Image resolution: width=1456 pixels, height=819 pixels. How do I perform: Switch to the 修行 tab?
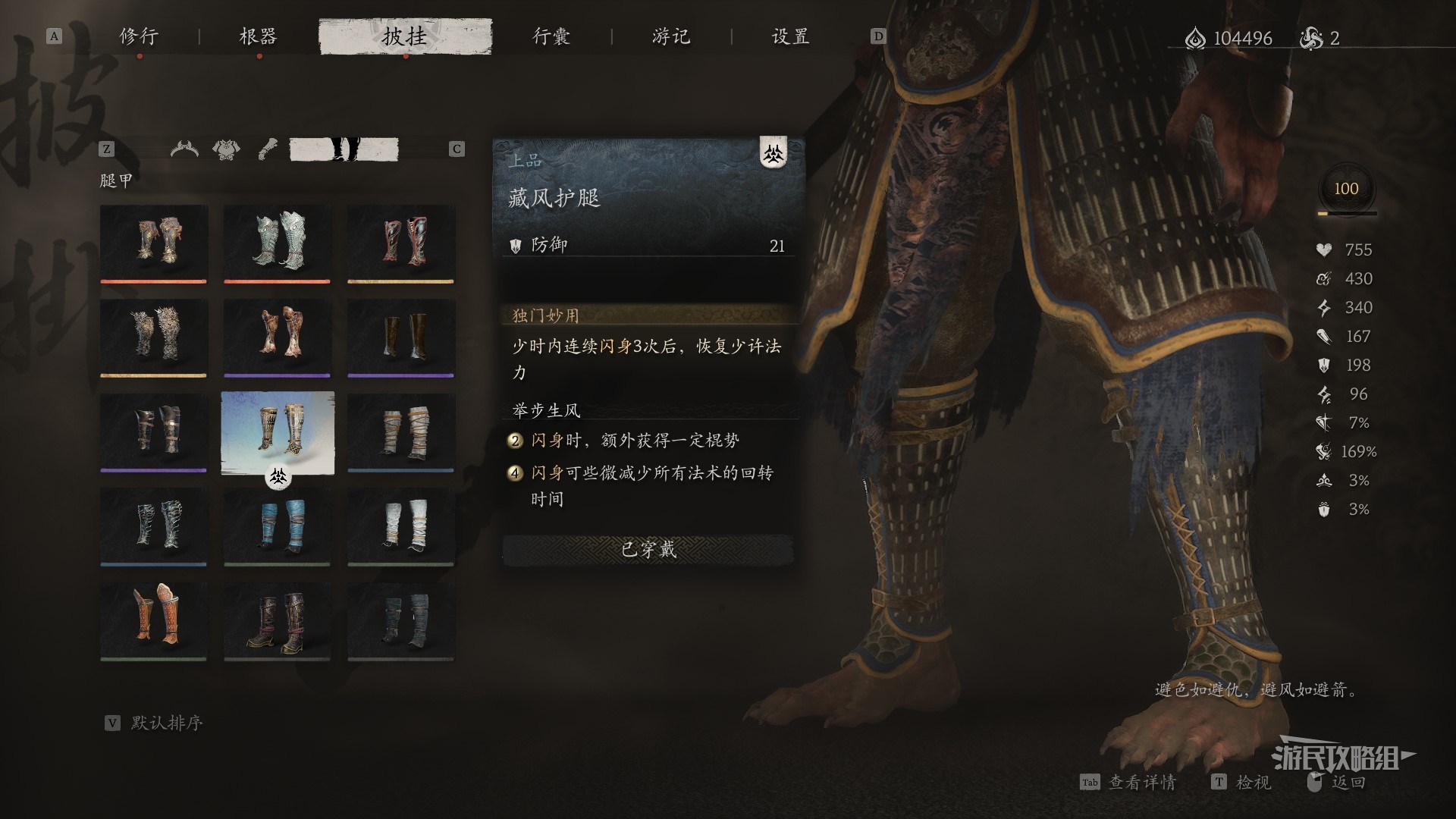pos(139,36)
